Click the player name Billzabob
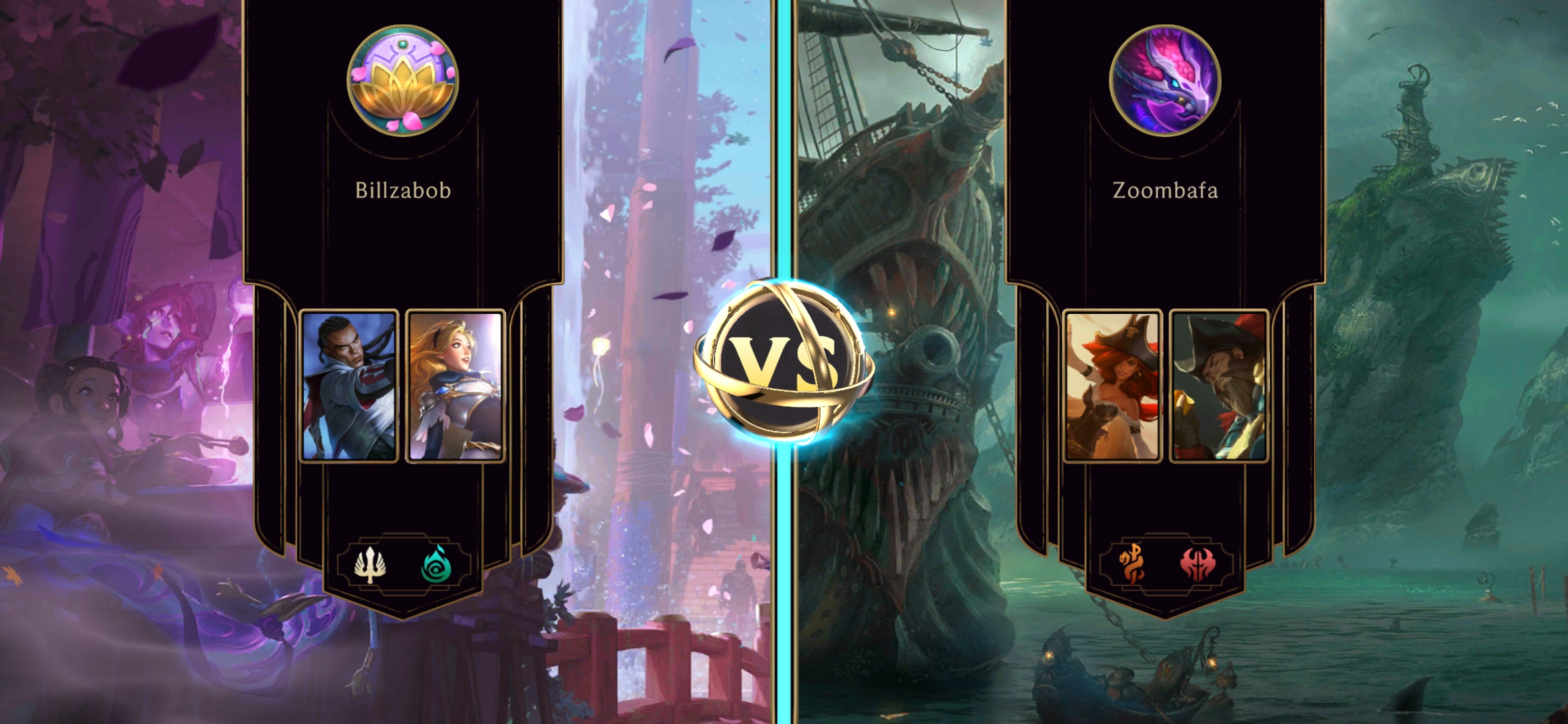 pyautogui.click(x=403, y=190)
